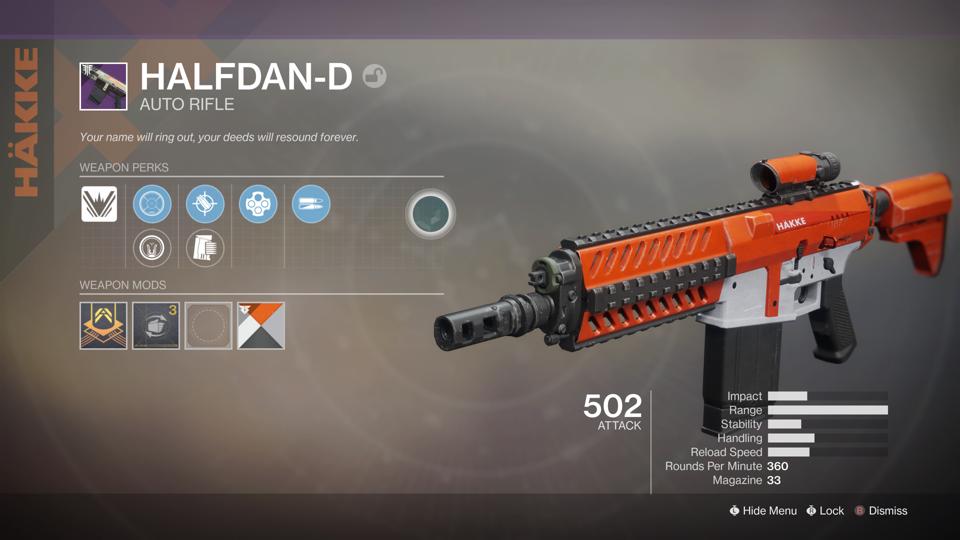This screenshot has width=960, height=540.
Task: Select the unselected round sight perk below
Action: click(152, 247)
